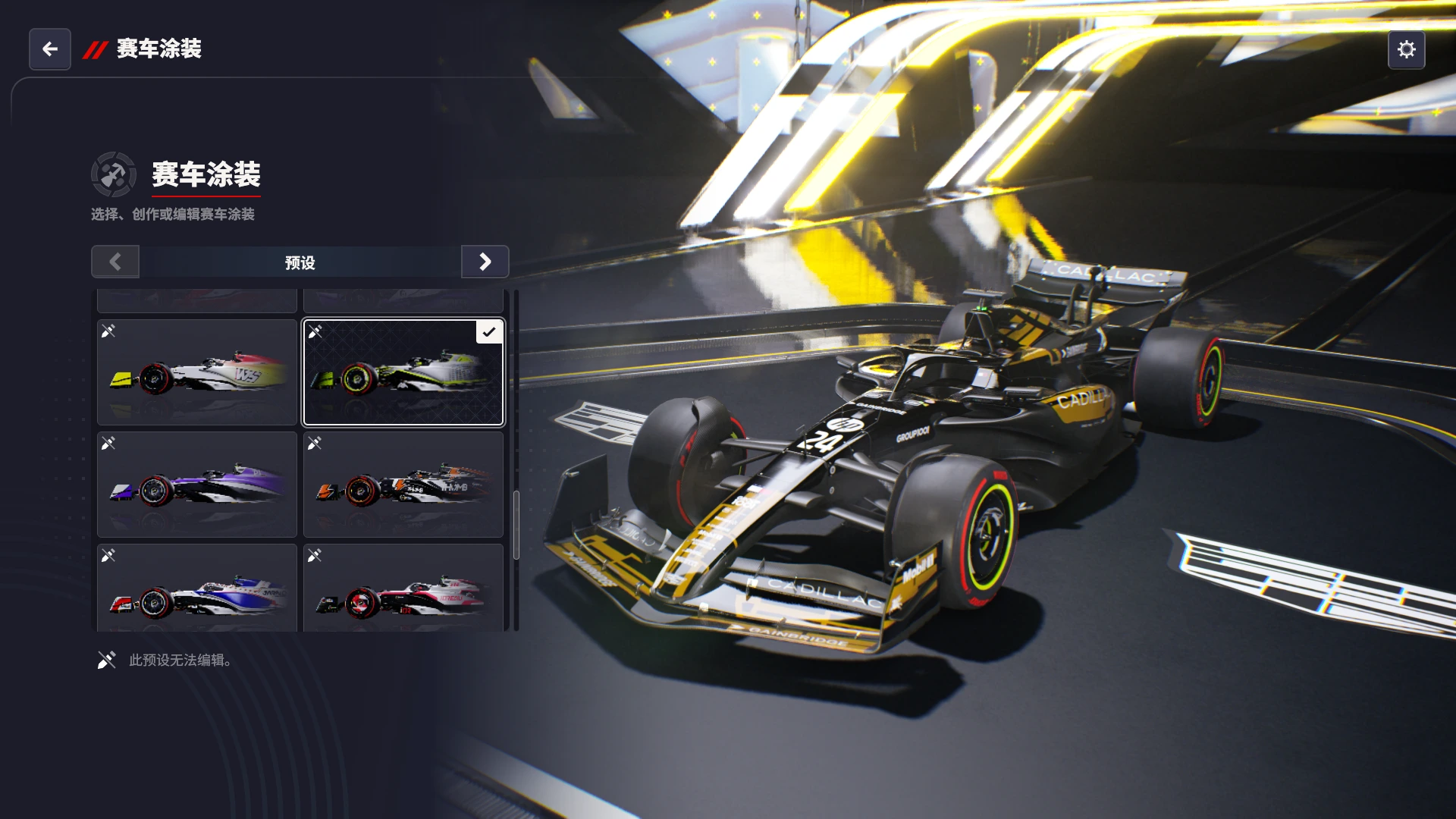Click checkmark on the selected silver livery
1456x819 pixels.
[x=490, y=331]
